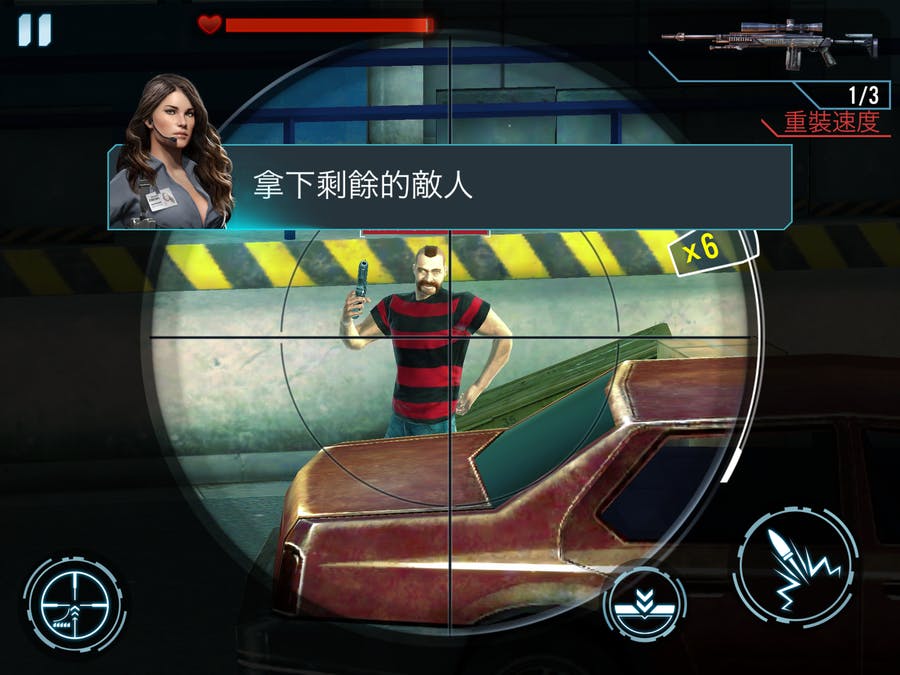
Task: Toggle the scope zoom crosshair button
Action: point(74,604)
